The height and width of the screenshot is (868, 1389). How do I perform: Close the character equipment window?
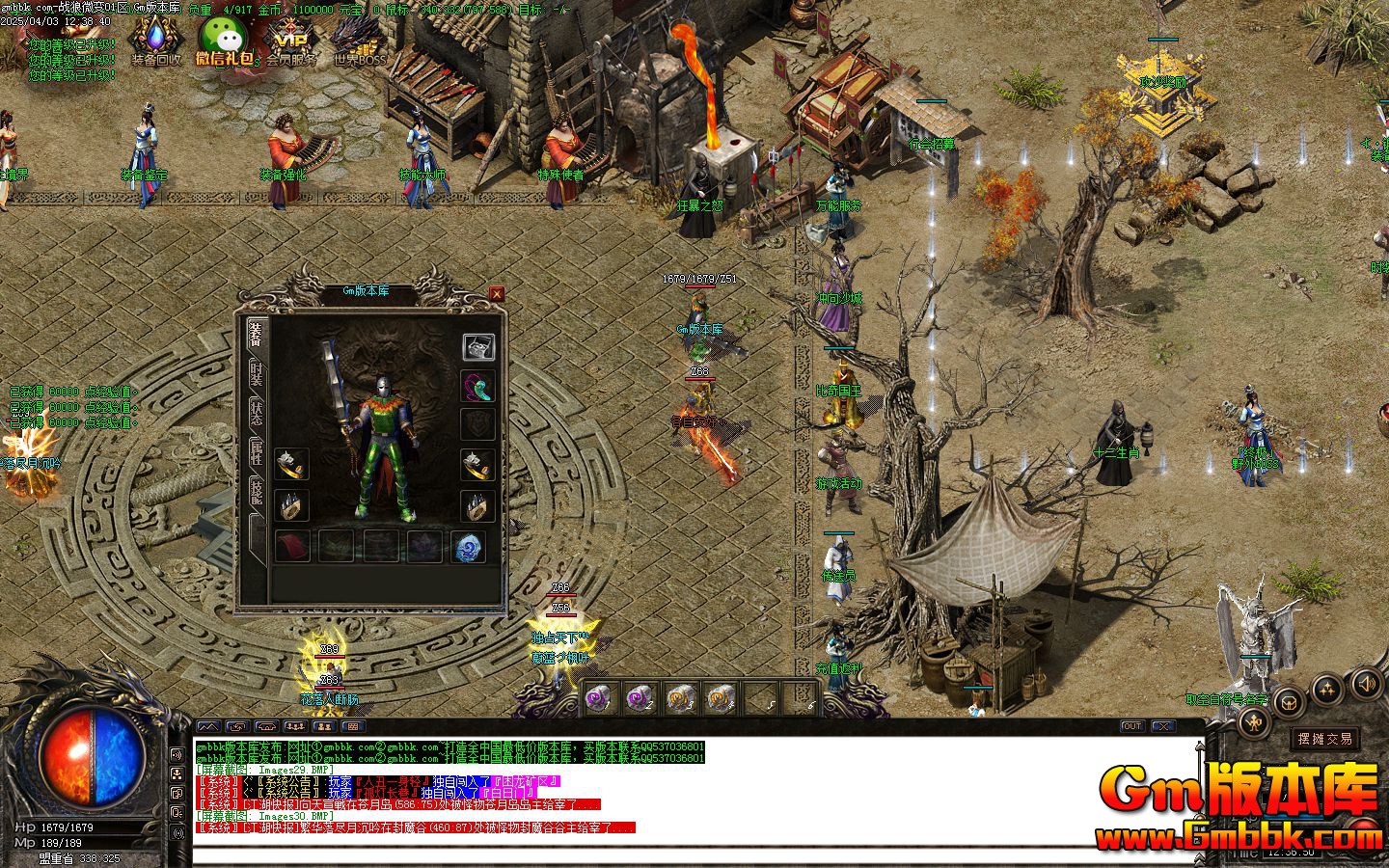click(496, 293)
